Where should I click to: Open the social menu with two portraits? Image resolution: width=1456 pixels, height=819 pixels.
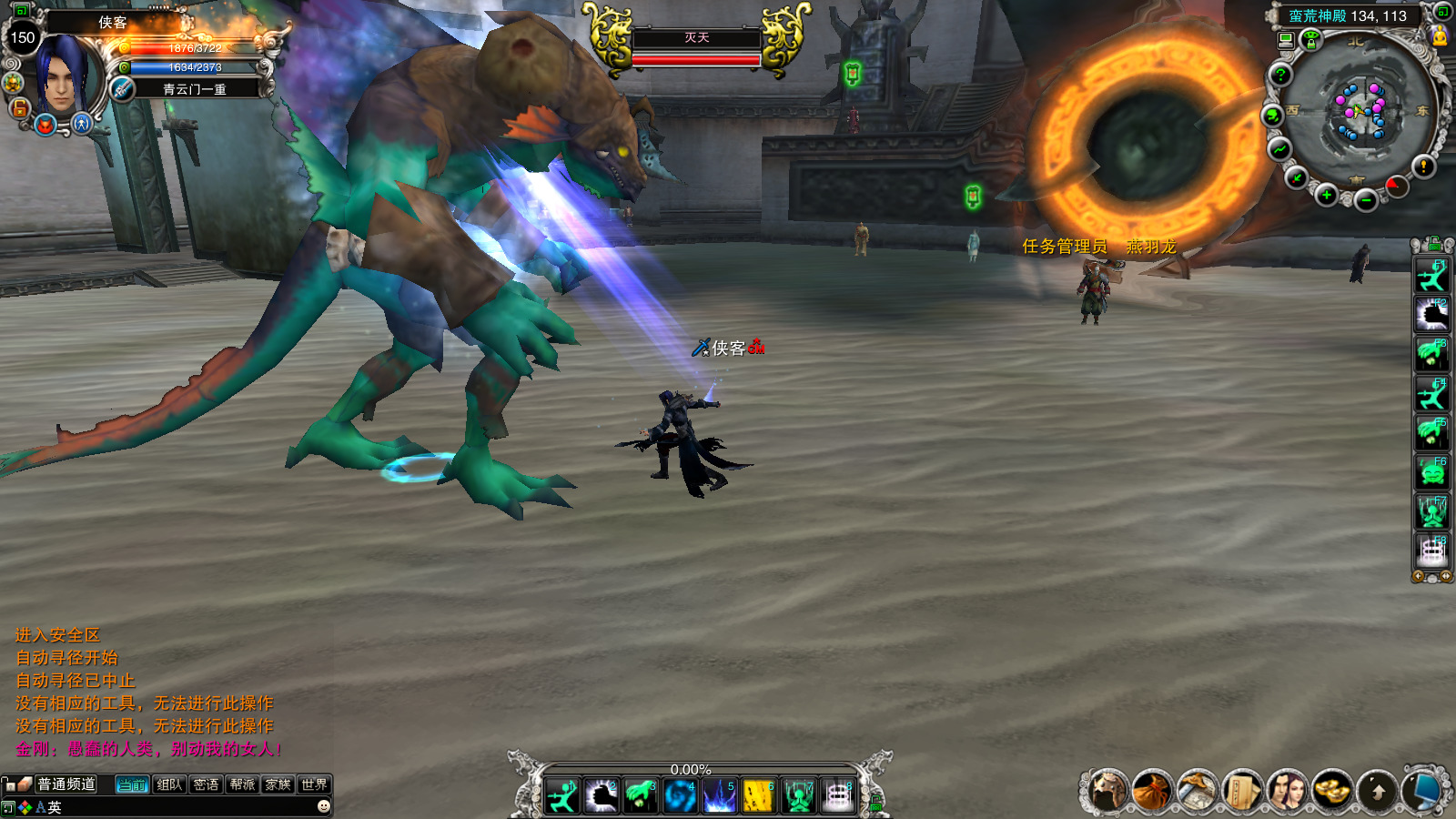pyautogui.click(x=1286, y=791)
